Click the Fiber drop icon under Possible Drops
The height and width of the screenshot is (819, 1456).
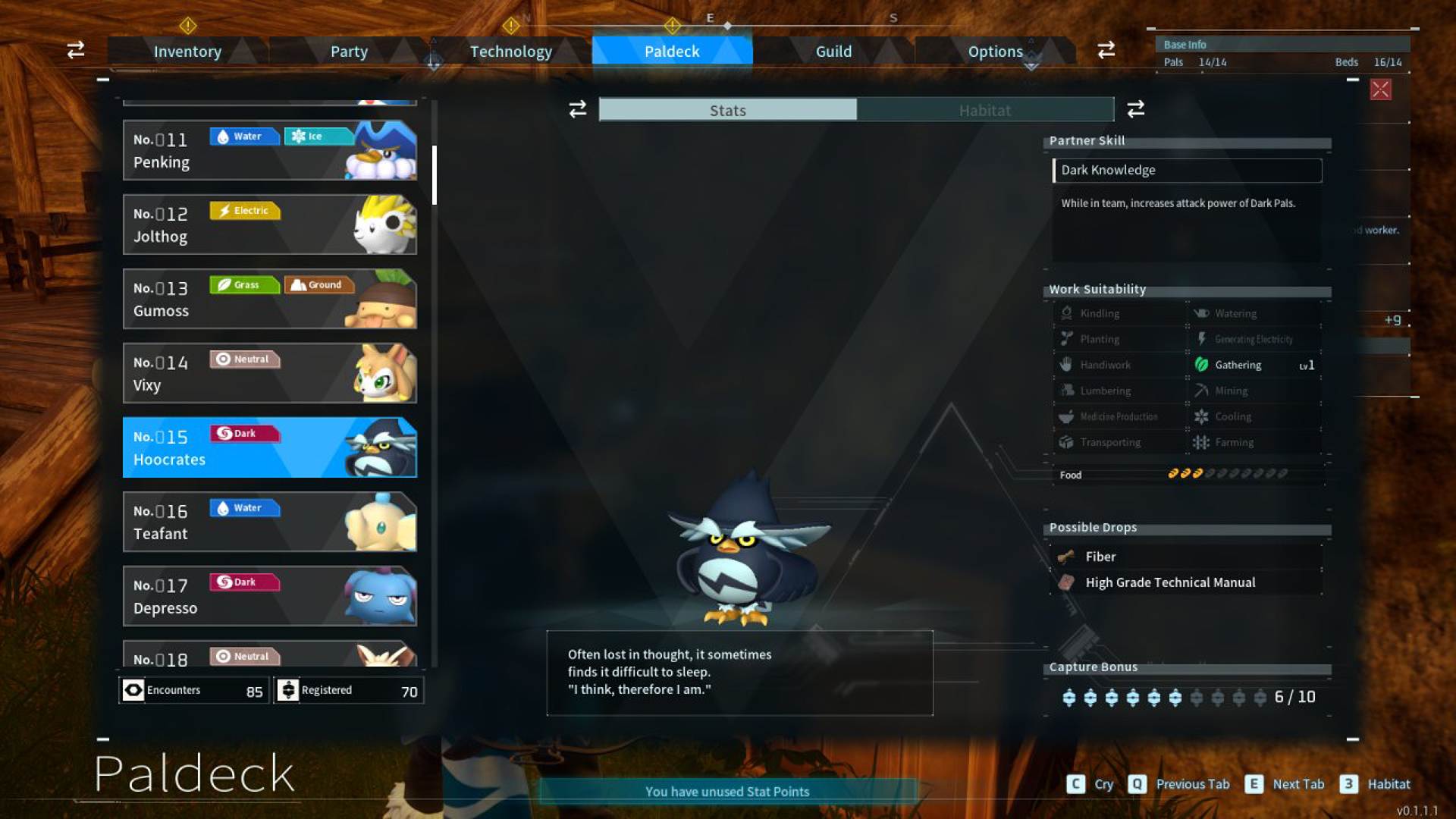(1066, 556)
